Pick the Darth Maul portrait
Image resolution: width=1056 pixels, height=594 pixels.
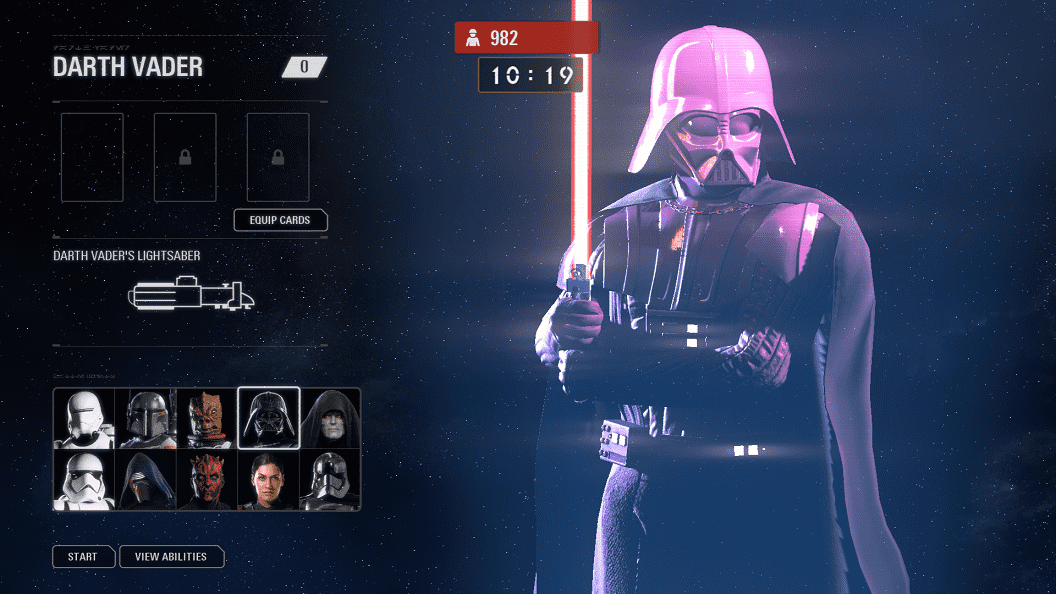207,480
